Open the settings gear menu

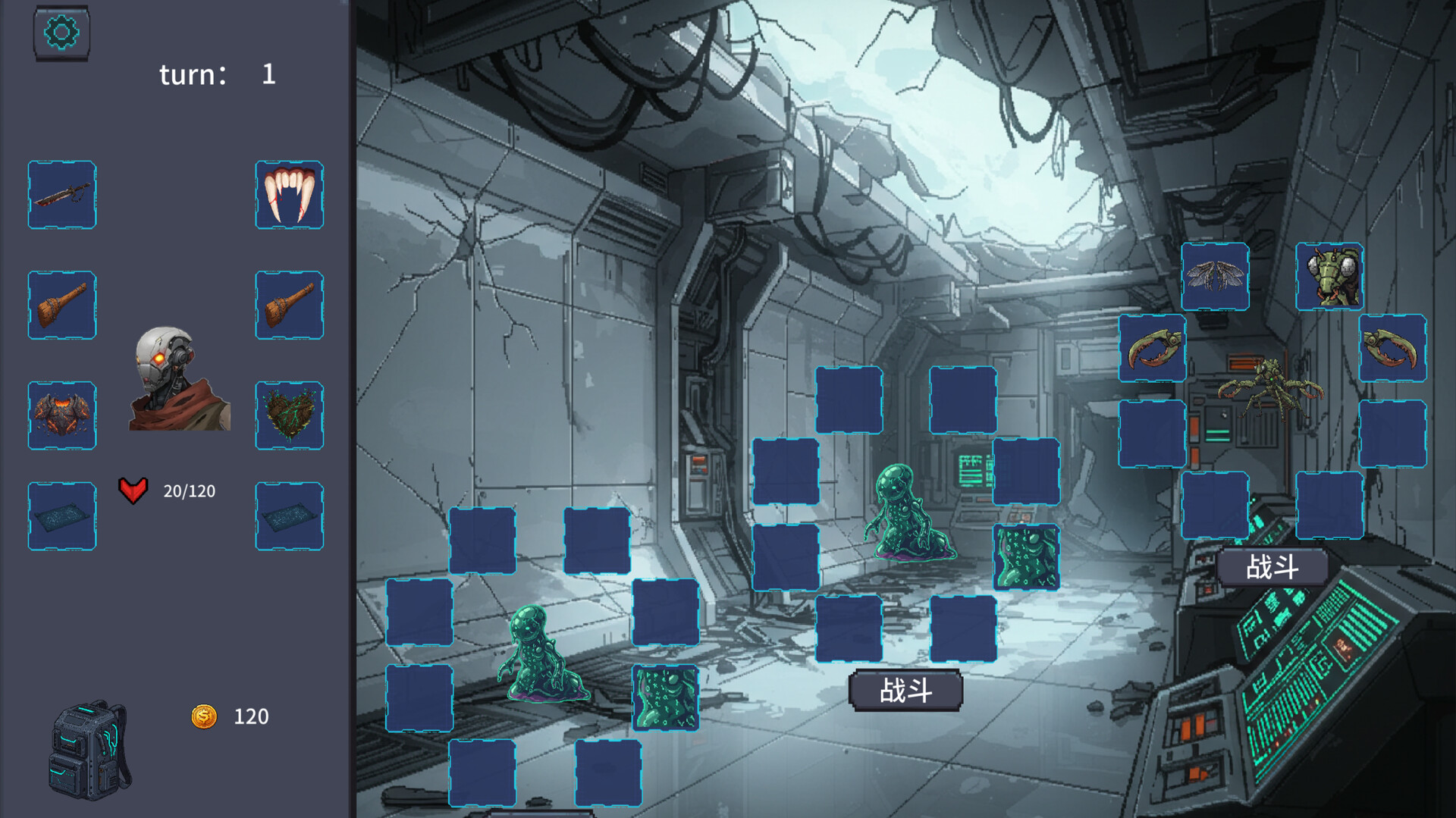tap(61, 32)
